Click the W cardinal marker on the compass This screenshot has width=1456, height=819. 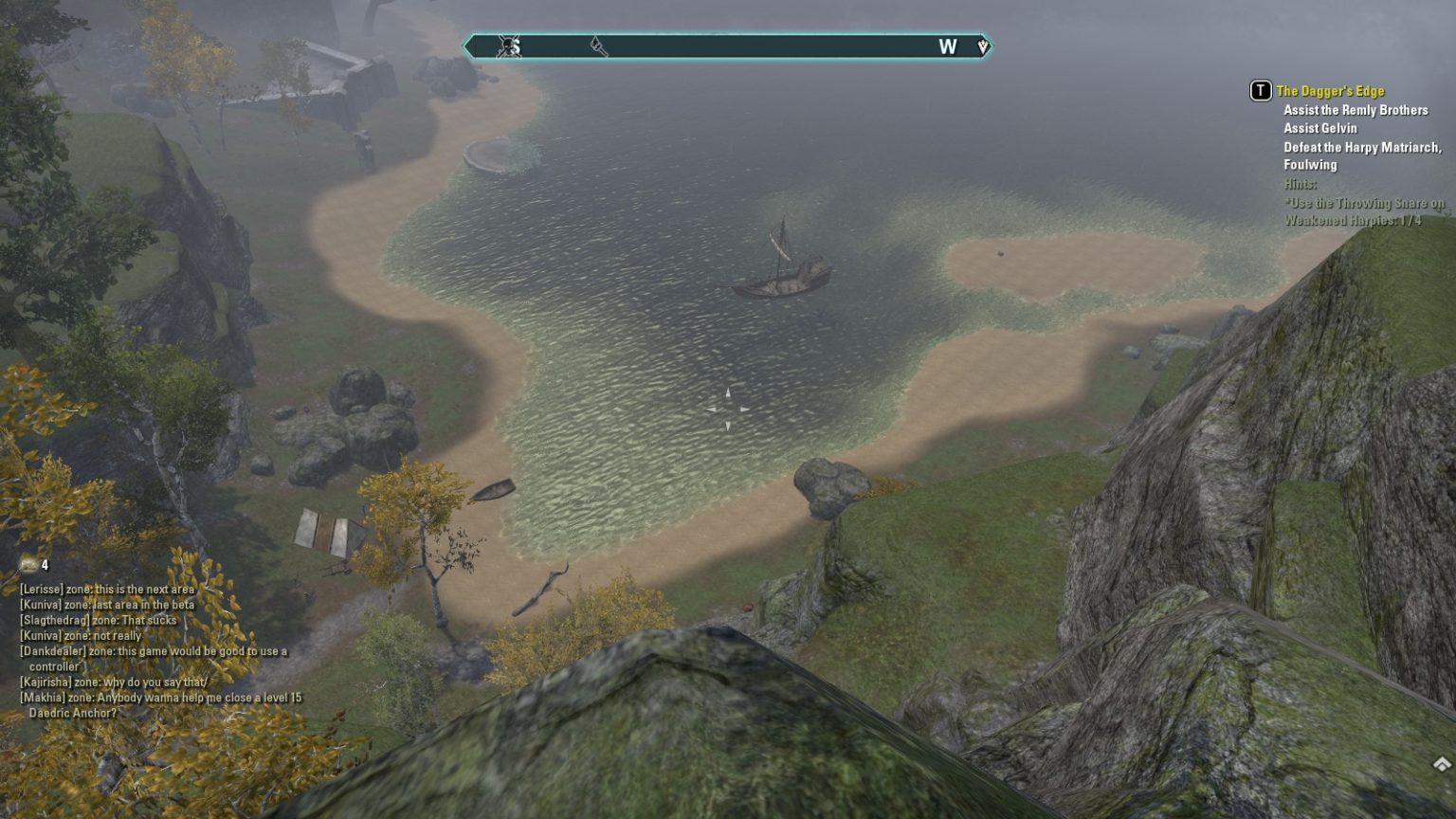pos(947,46)
